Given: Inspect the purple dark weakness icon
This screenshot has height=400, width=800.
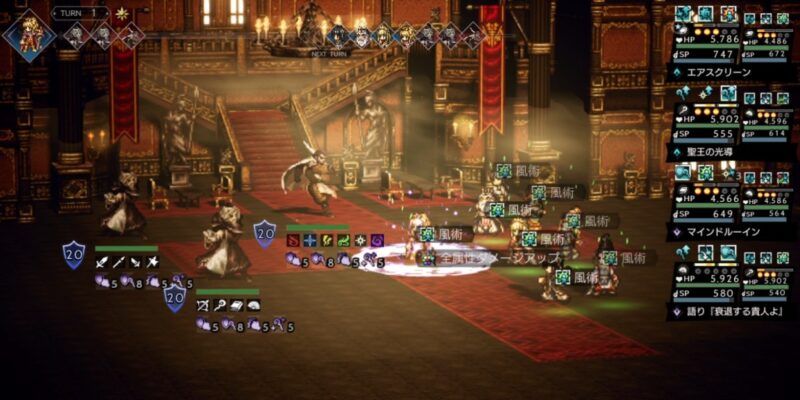Looking at the screenshot, I should tap(377, 240).
